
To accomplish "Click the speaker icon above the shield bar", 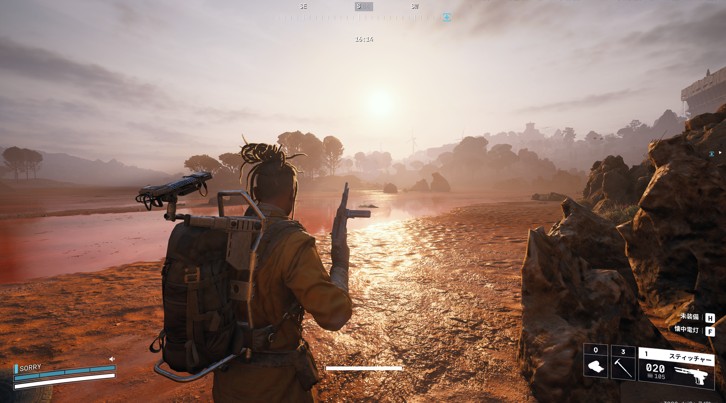I will coord(112,359).
